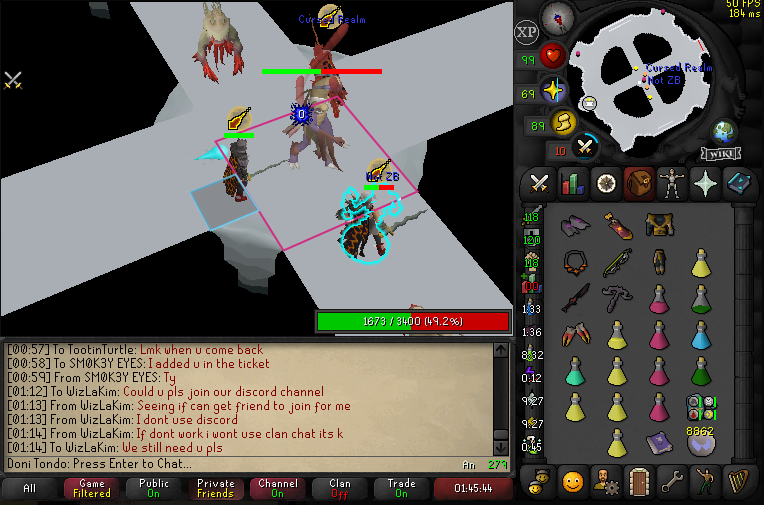764x505 pixels.
Task: Open the Prayer tab
Action: click(x=707, y=183)
